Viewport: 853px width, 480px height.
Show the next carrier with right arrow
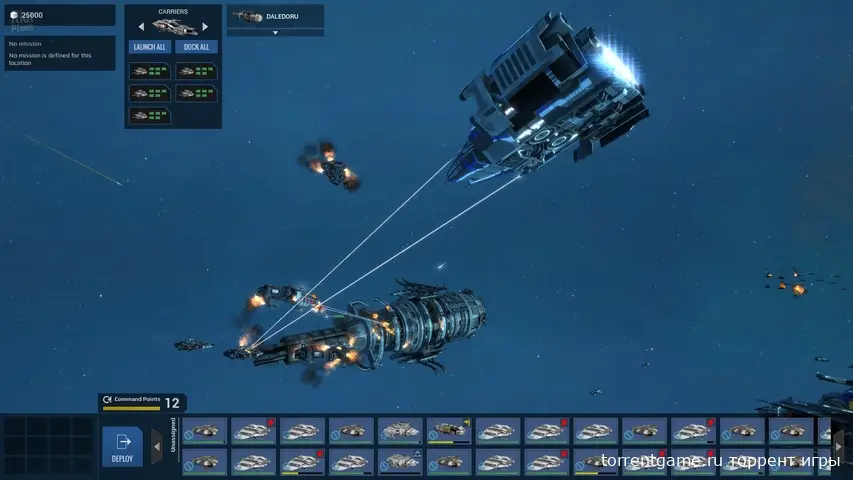(205, 27)
